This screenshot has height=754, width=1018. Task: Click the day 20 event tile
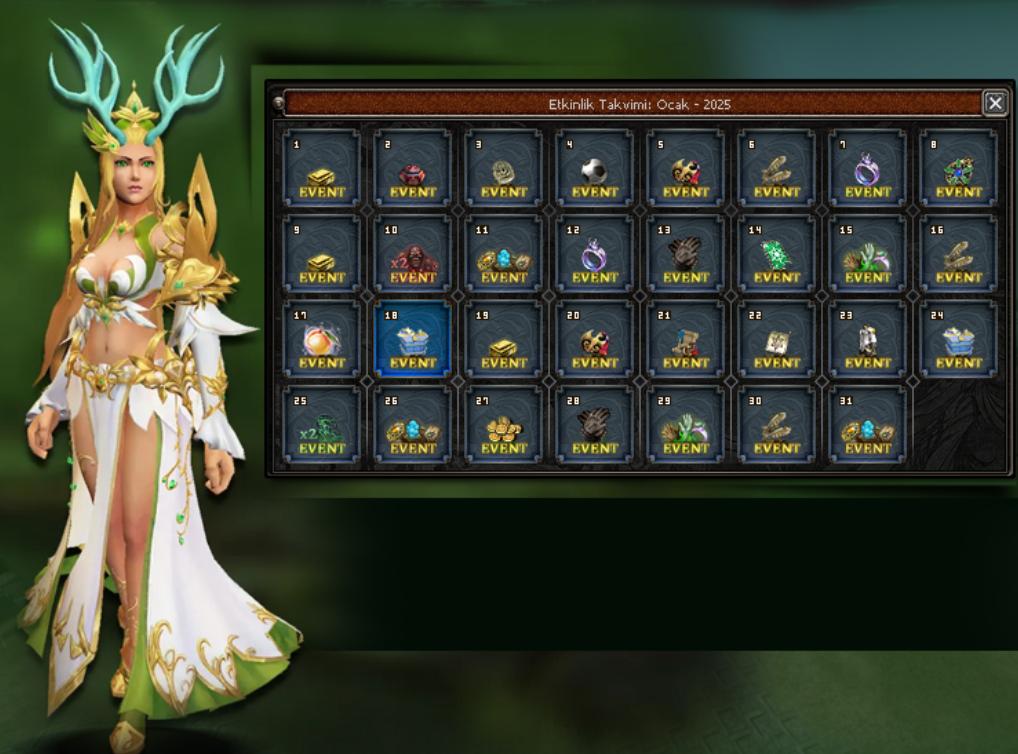pos(595,340)
